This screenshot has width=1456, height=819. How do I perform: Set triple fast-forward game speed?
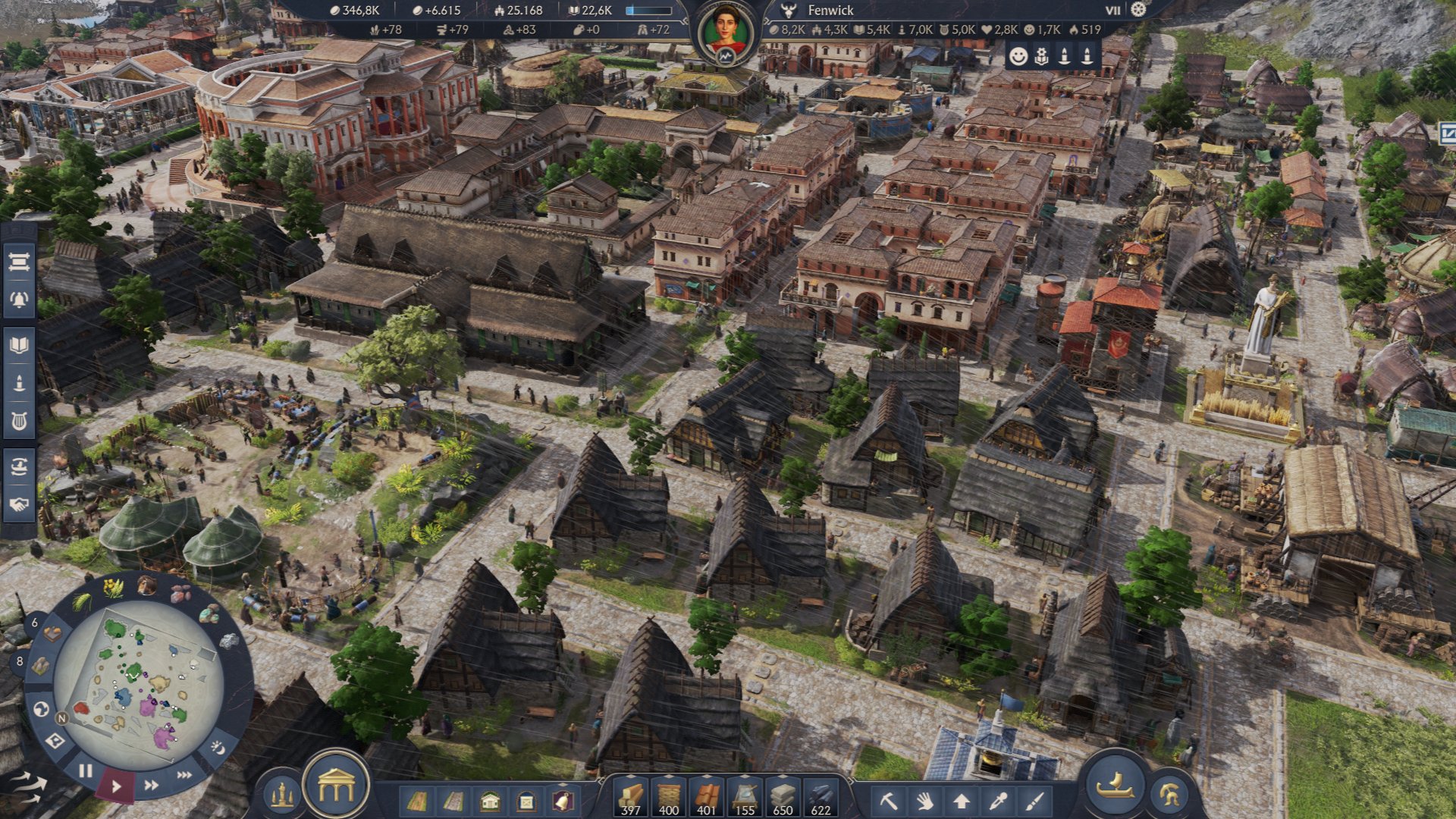(x=184, y=774)
